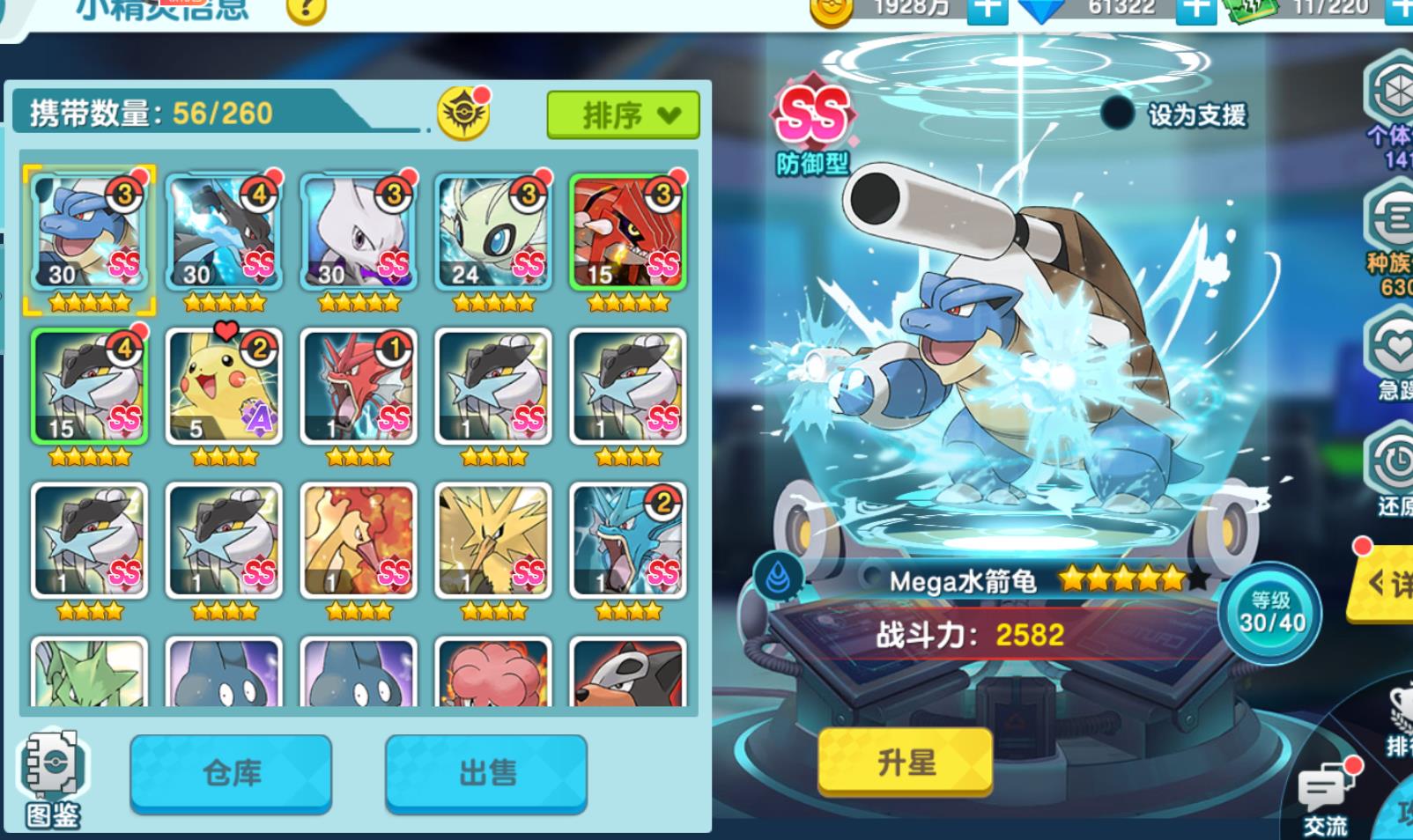
Task: Tap the 等级 30/40 level circle
Action: coord(1271,613)
